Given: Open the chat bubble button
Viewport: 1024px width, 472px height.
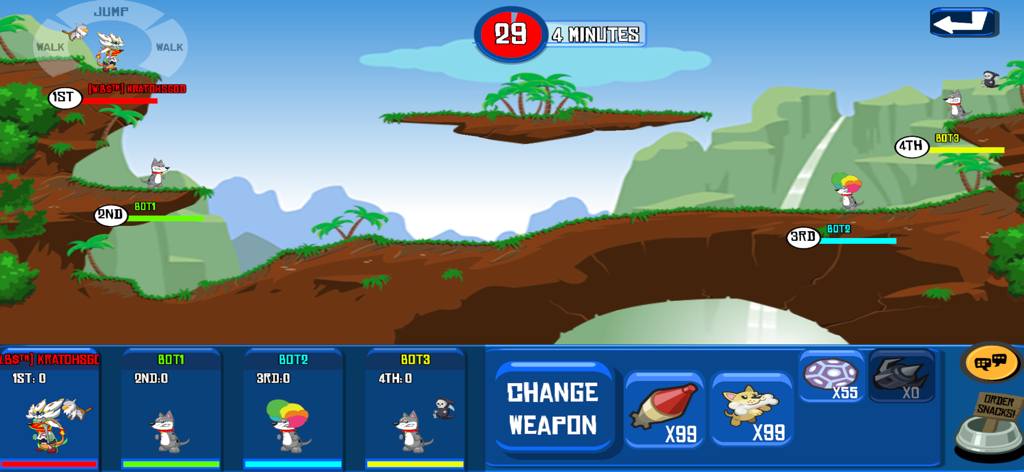Looking at the screenshot, I should pyautogui.click(x=990, y=362).
